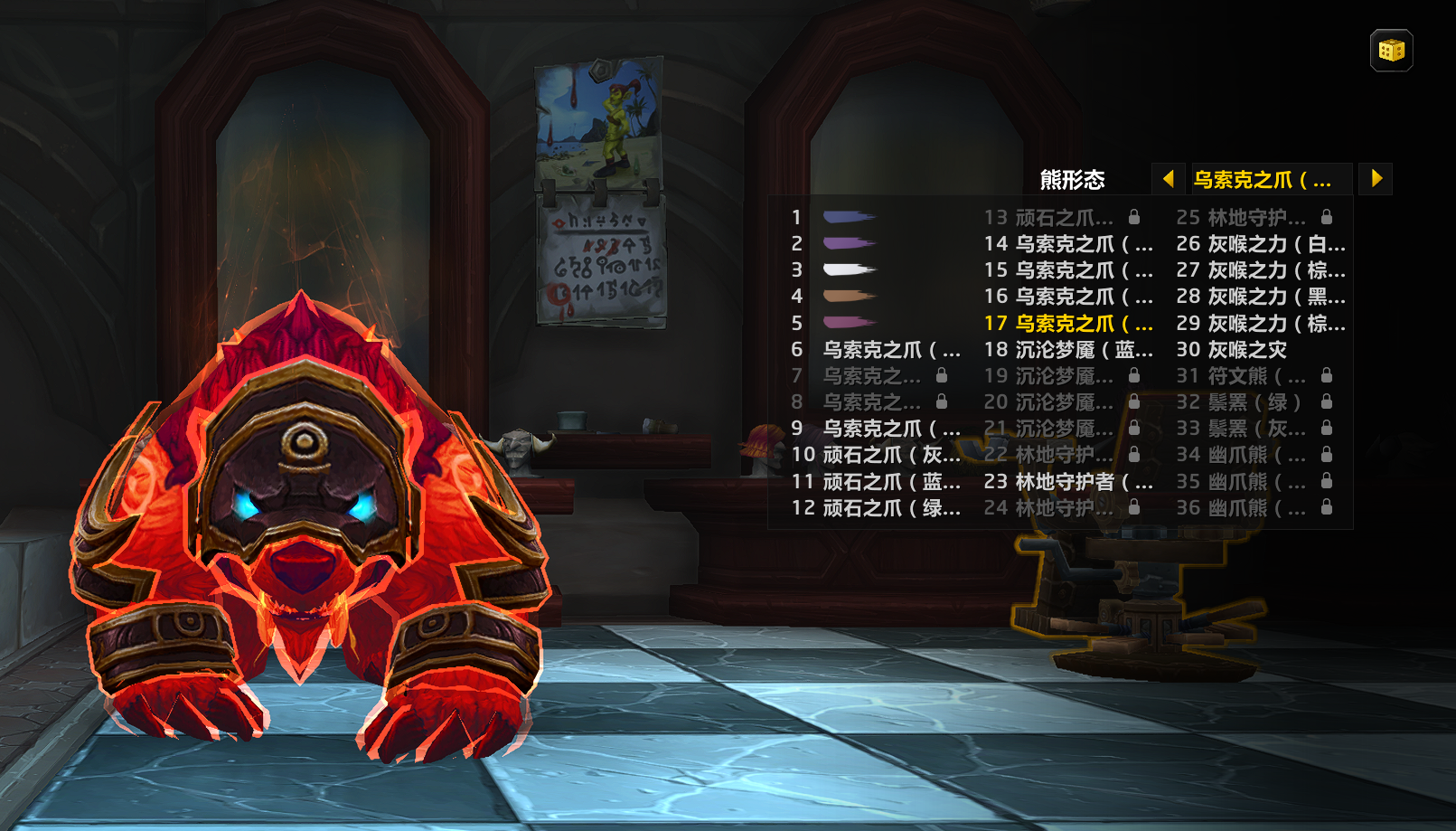Click the left arrow for previous bear form
Screen dimensions: 1456x831
point(1168,179)
